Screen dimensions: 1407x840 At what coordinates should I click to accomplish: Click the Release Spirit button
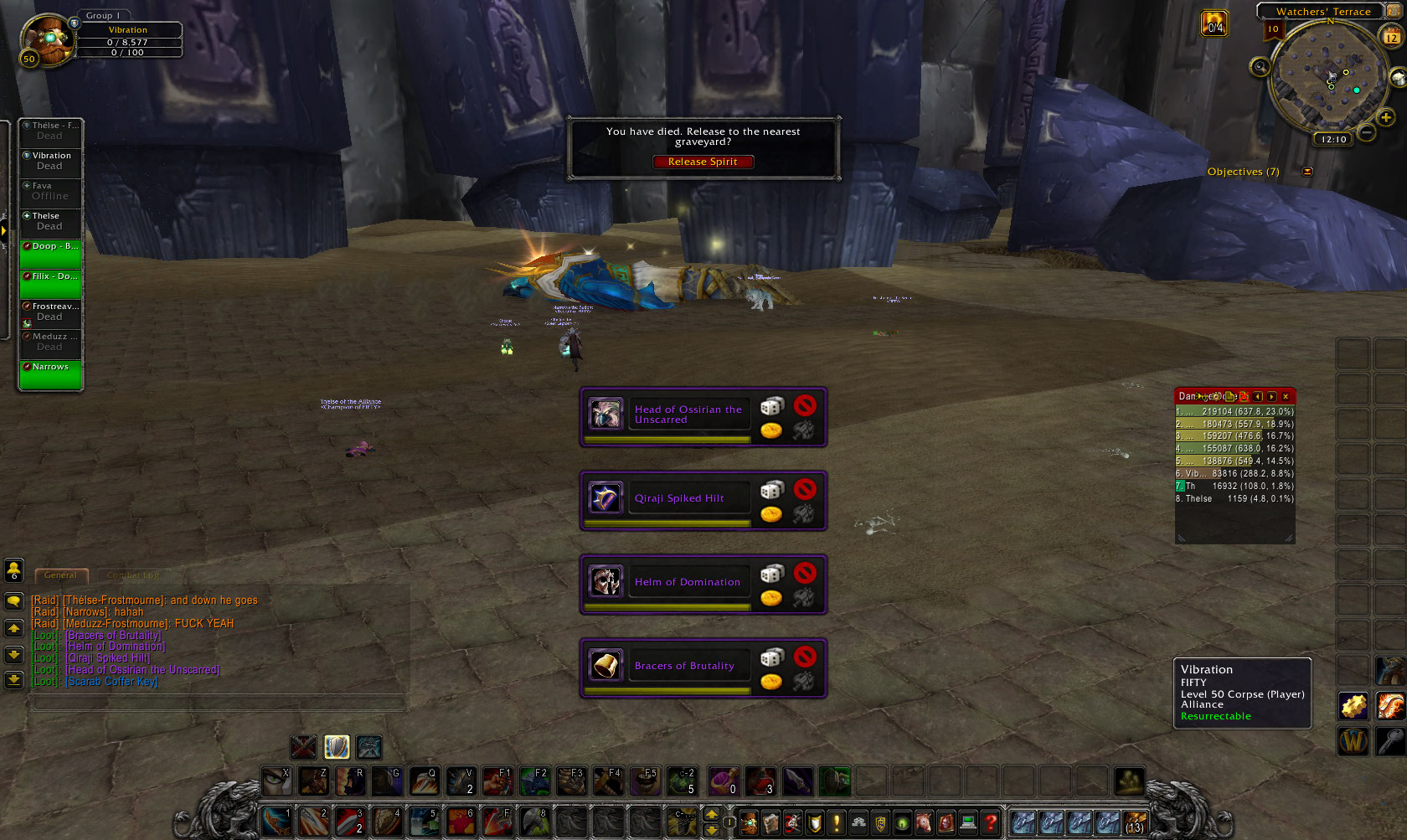tap(703, 162)
